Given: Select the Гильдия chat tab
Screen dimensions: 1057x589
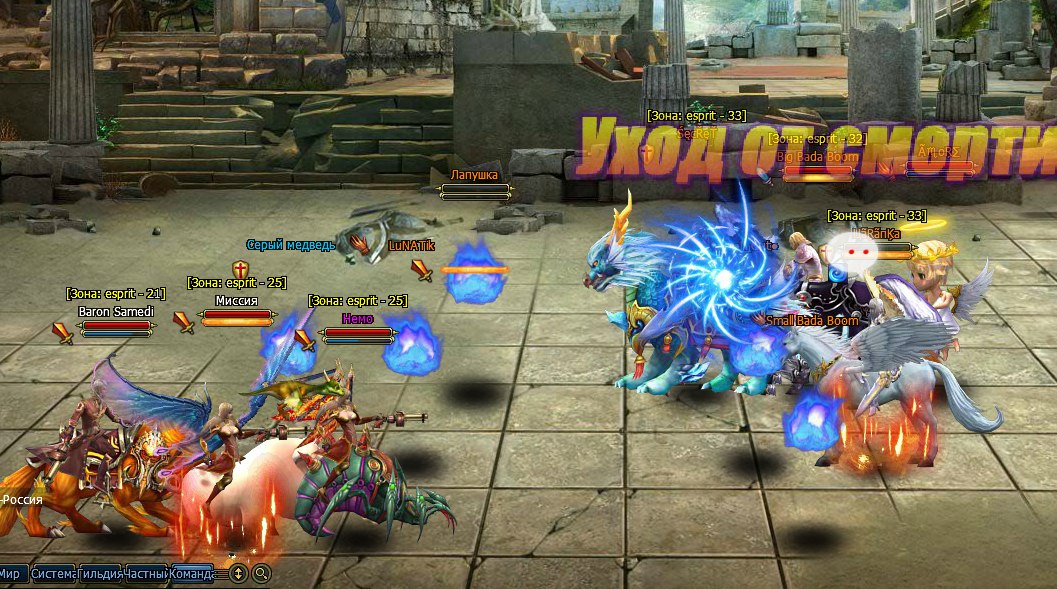Looking at the screenshot, I should pyautogui.click(x=99, y=574).
